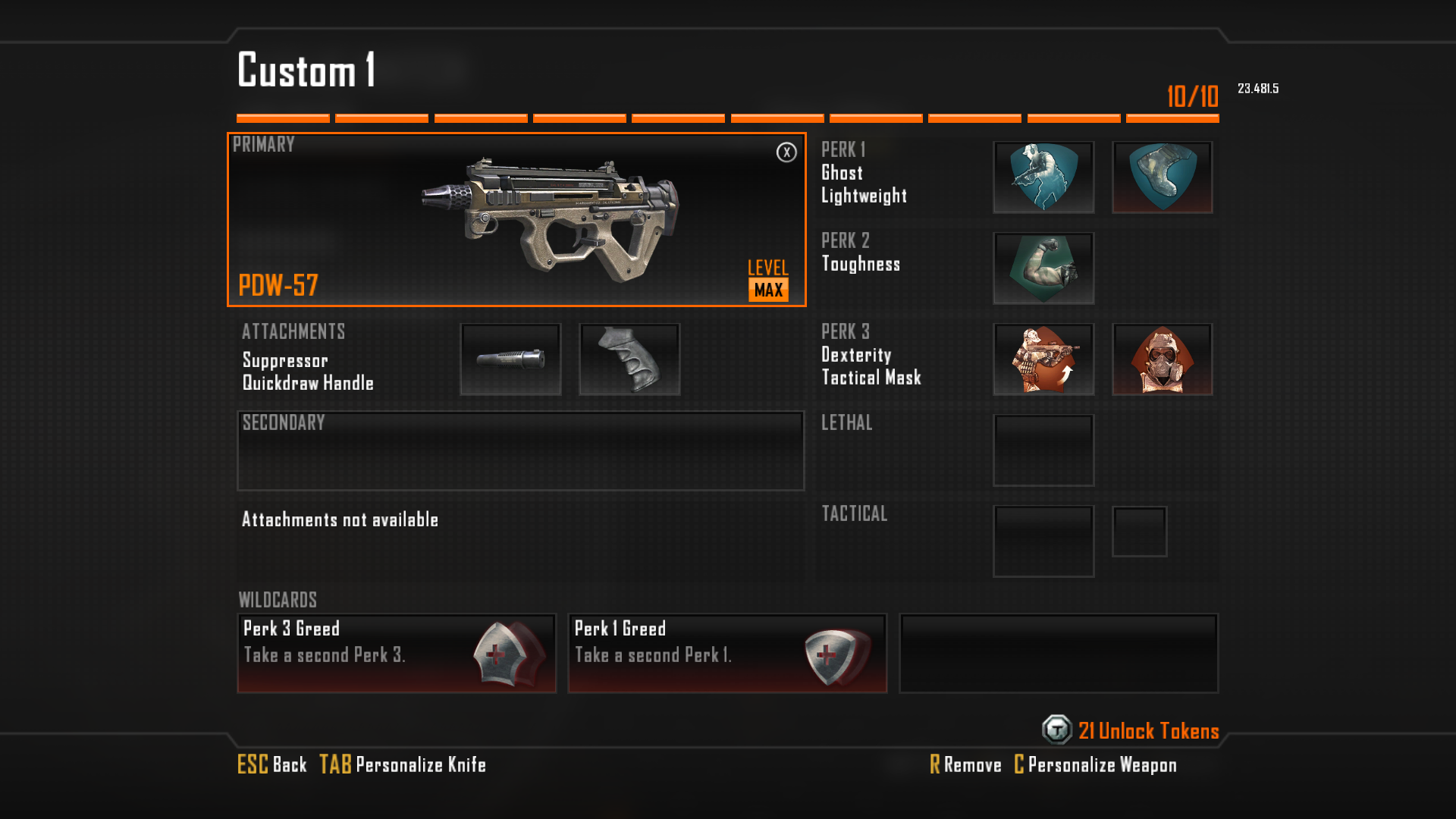
Task: Select the Tactical Mask perk icon
Action: (1162, 359)
